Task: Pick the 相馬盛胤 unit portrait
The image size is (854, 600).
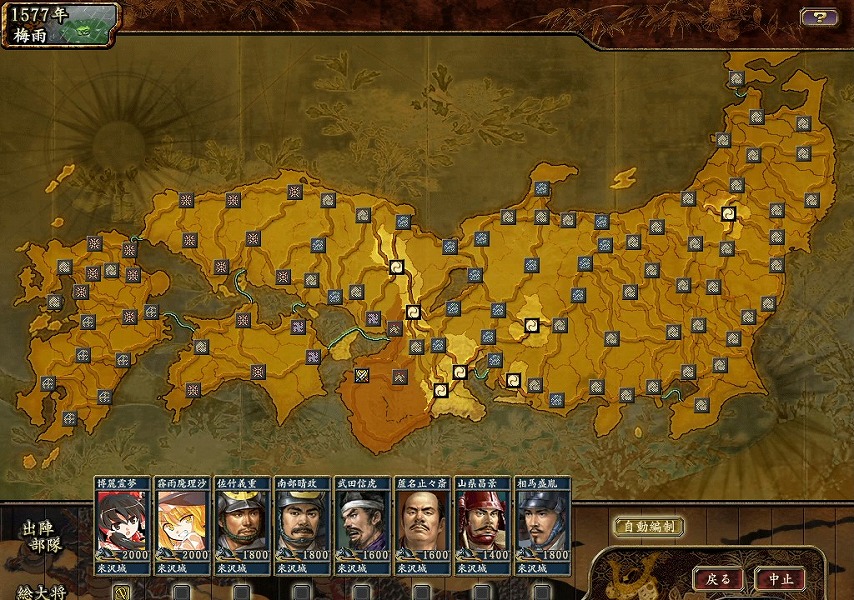Action: click(542, 524)
